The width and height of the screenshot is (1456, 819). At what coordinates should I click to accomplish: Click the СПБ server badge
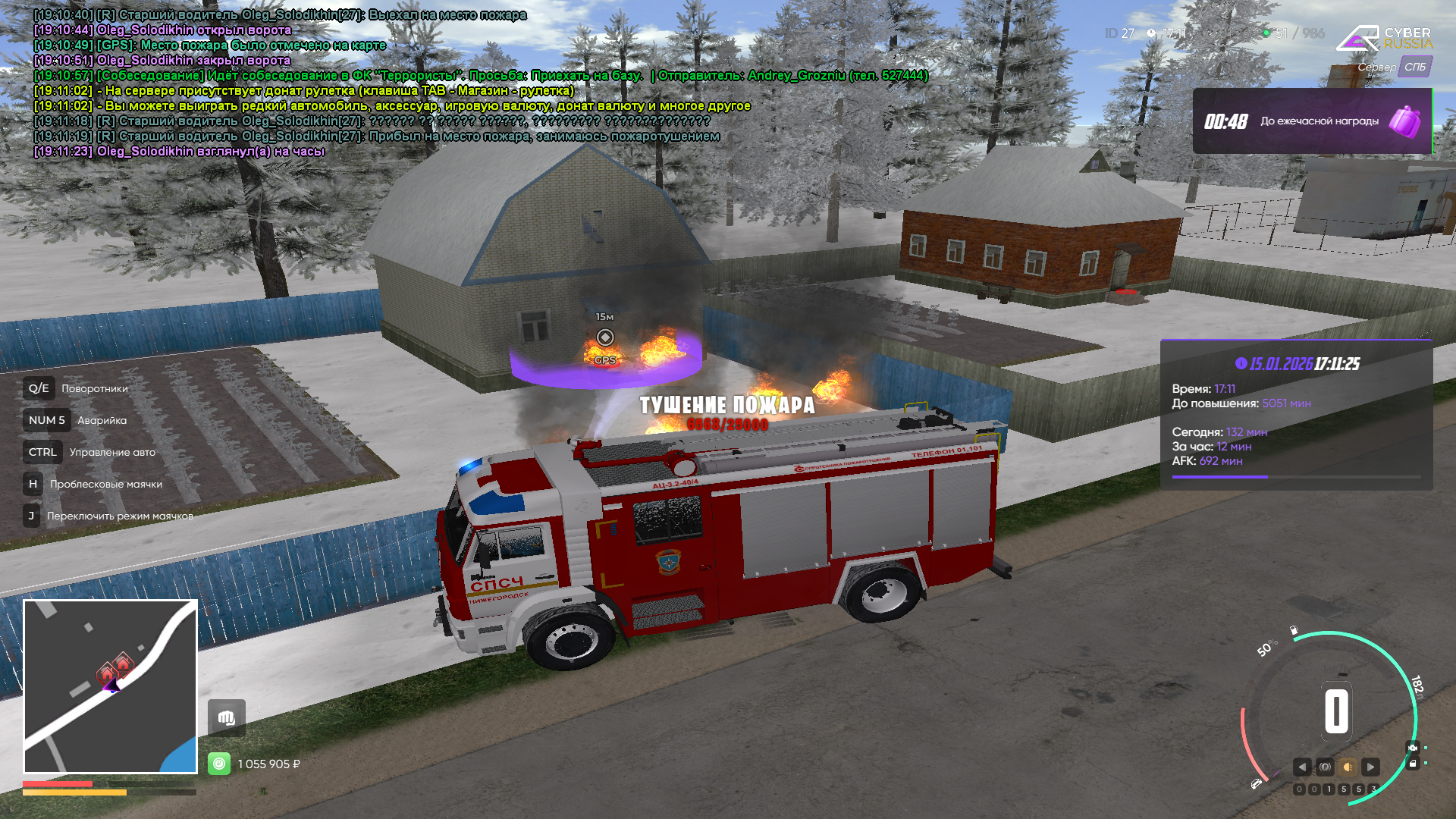pyautogui.click(x=1414, y=67)
